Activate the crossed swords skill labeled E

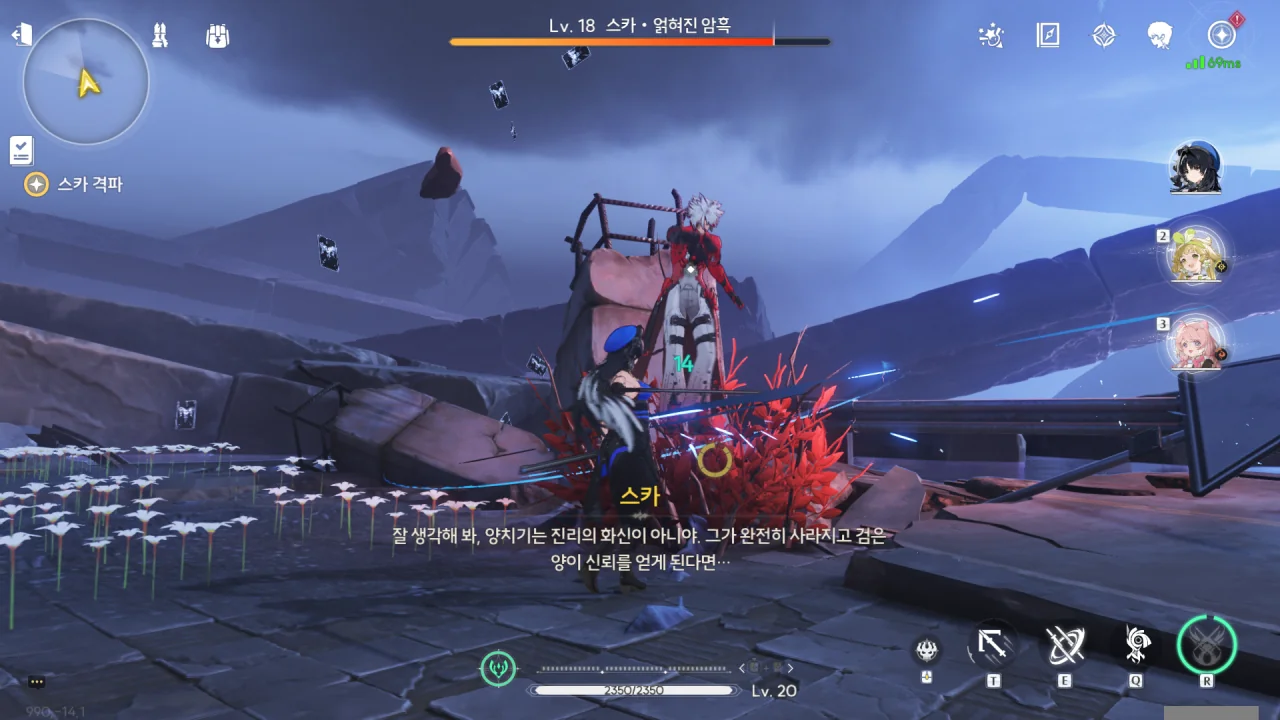click(x=1064, y=645)
